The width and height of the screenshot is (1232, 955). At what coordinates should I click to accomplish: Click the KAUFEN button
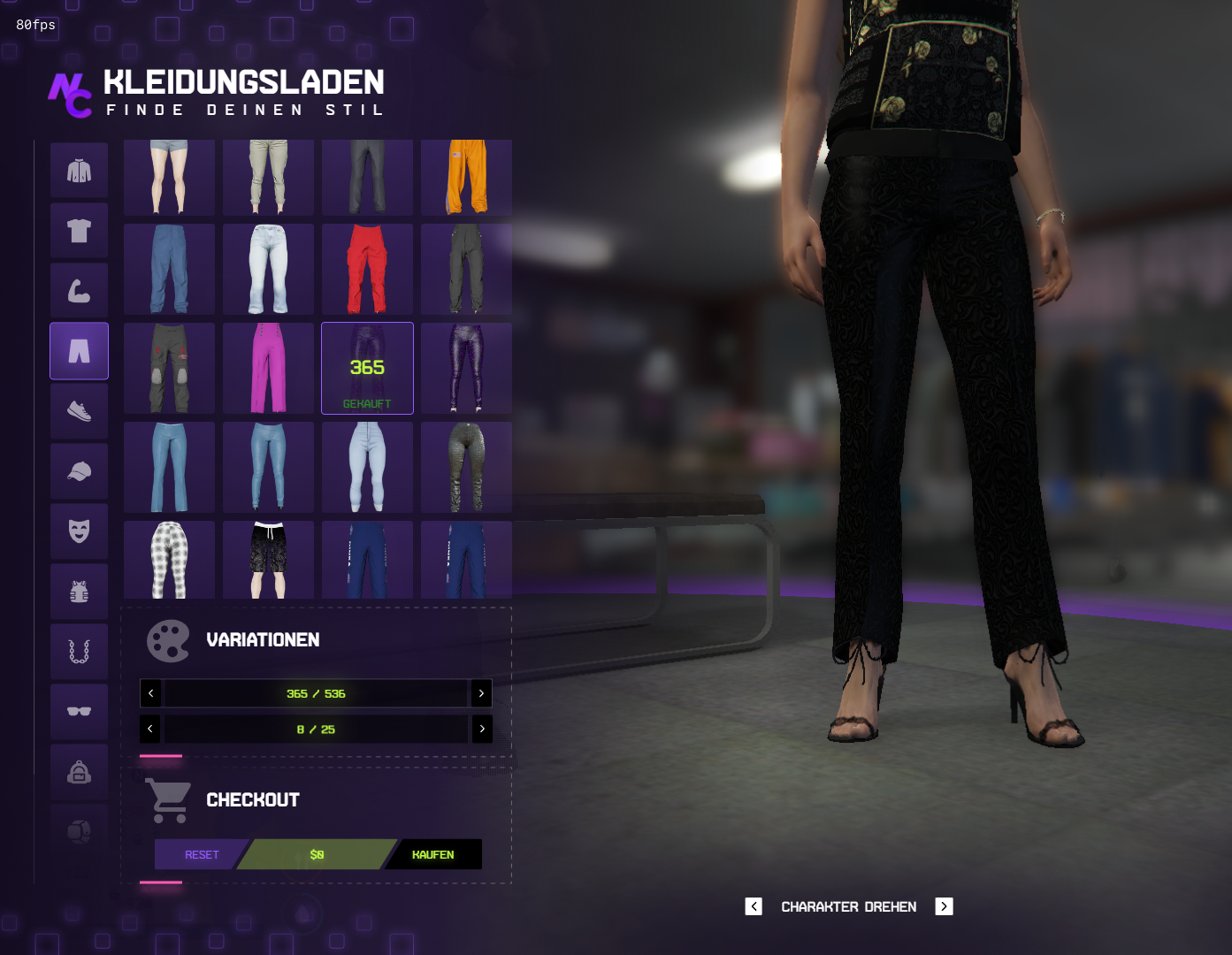[433, 854]
